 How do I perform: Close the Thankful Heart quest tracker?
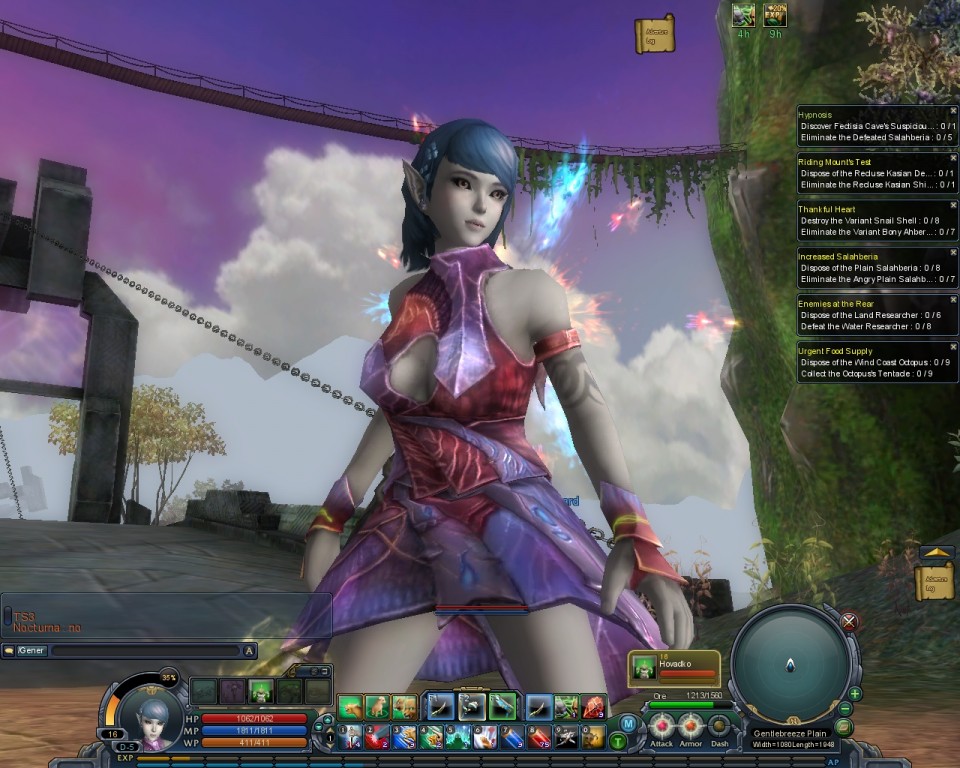[x=953, y=206]
